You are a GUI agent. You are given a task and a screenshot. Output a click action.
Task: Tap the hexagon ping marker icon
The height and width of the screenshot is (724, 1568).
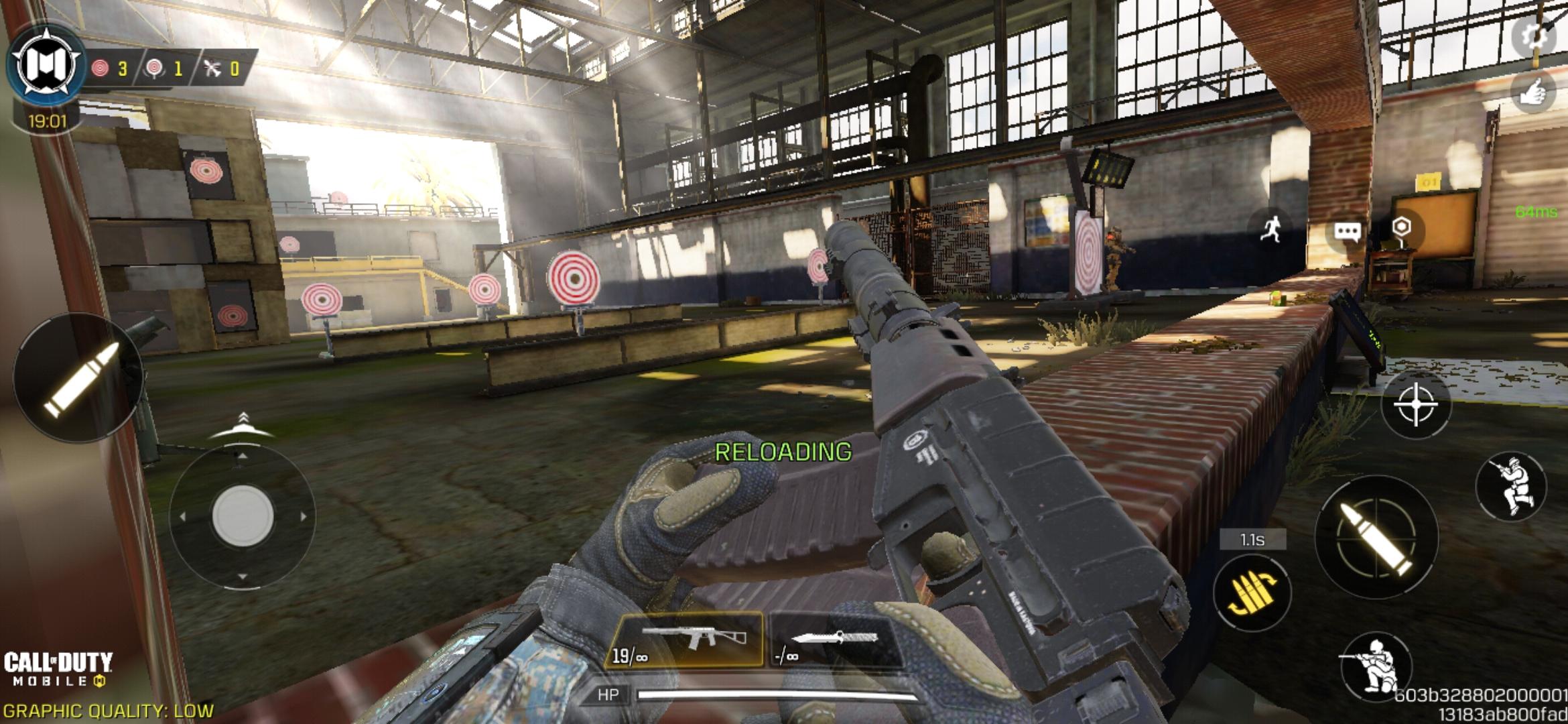pos(1400,227)
